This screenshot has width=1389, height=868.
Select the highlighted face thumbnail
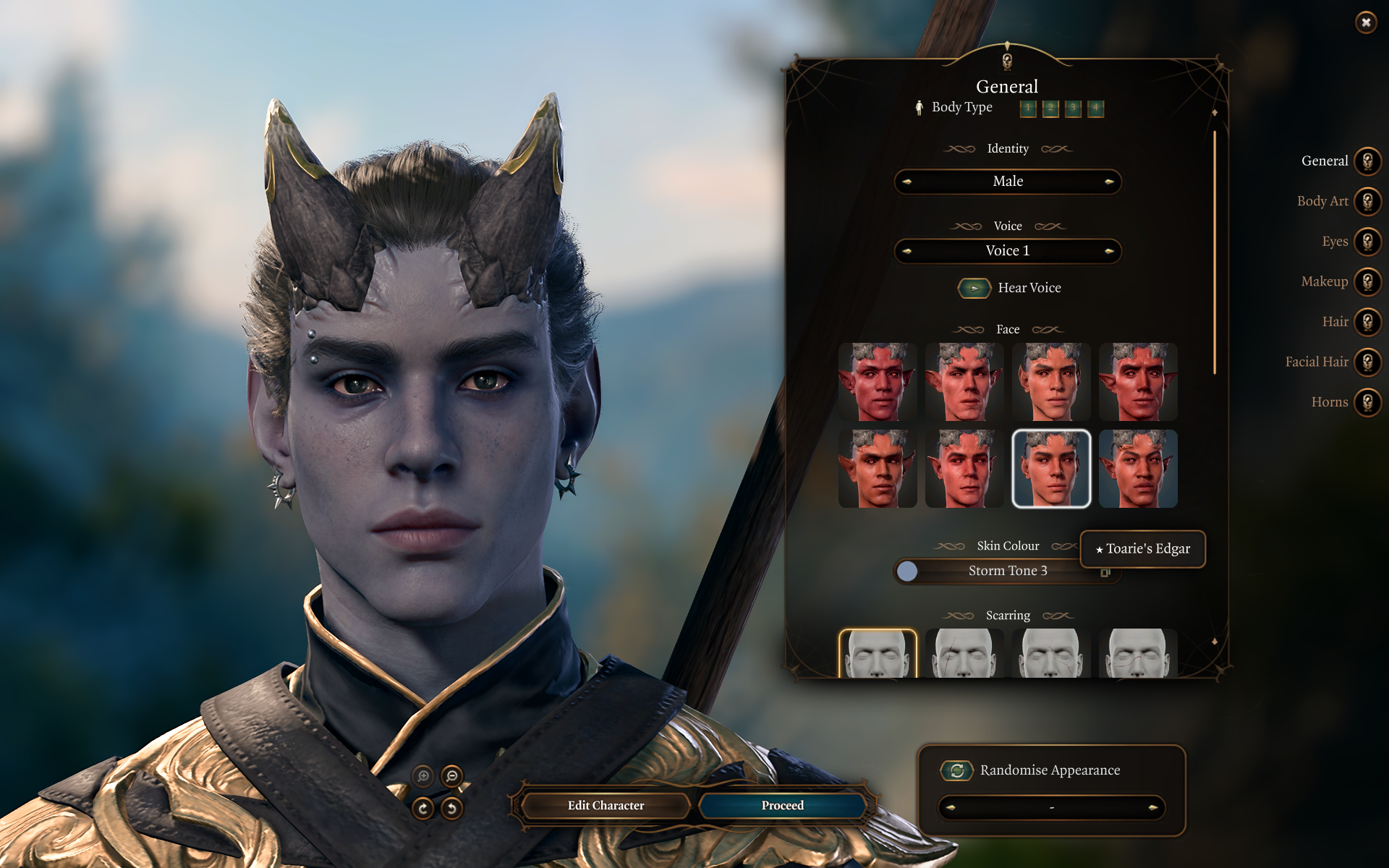pyautogui.click(x=1051, y=469)
